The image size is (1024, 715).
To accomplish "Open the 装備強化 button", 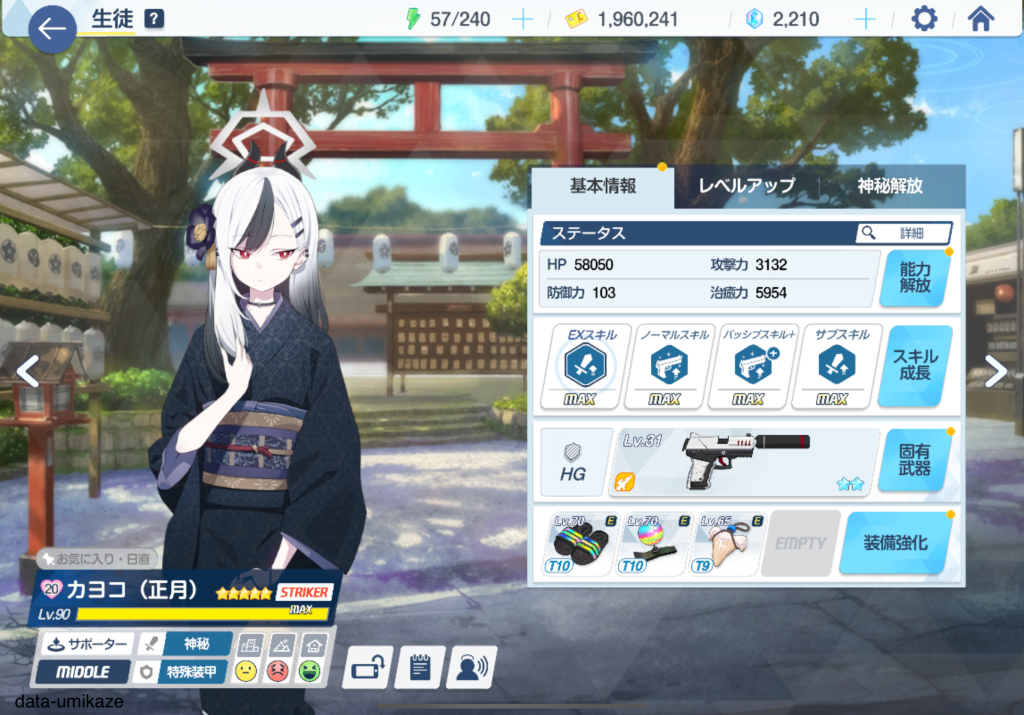I will pos(895,543).
